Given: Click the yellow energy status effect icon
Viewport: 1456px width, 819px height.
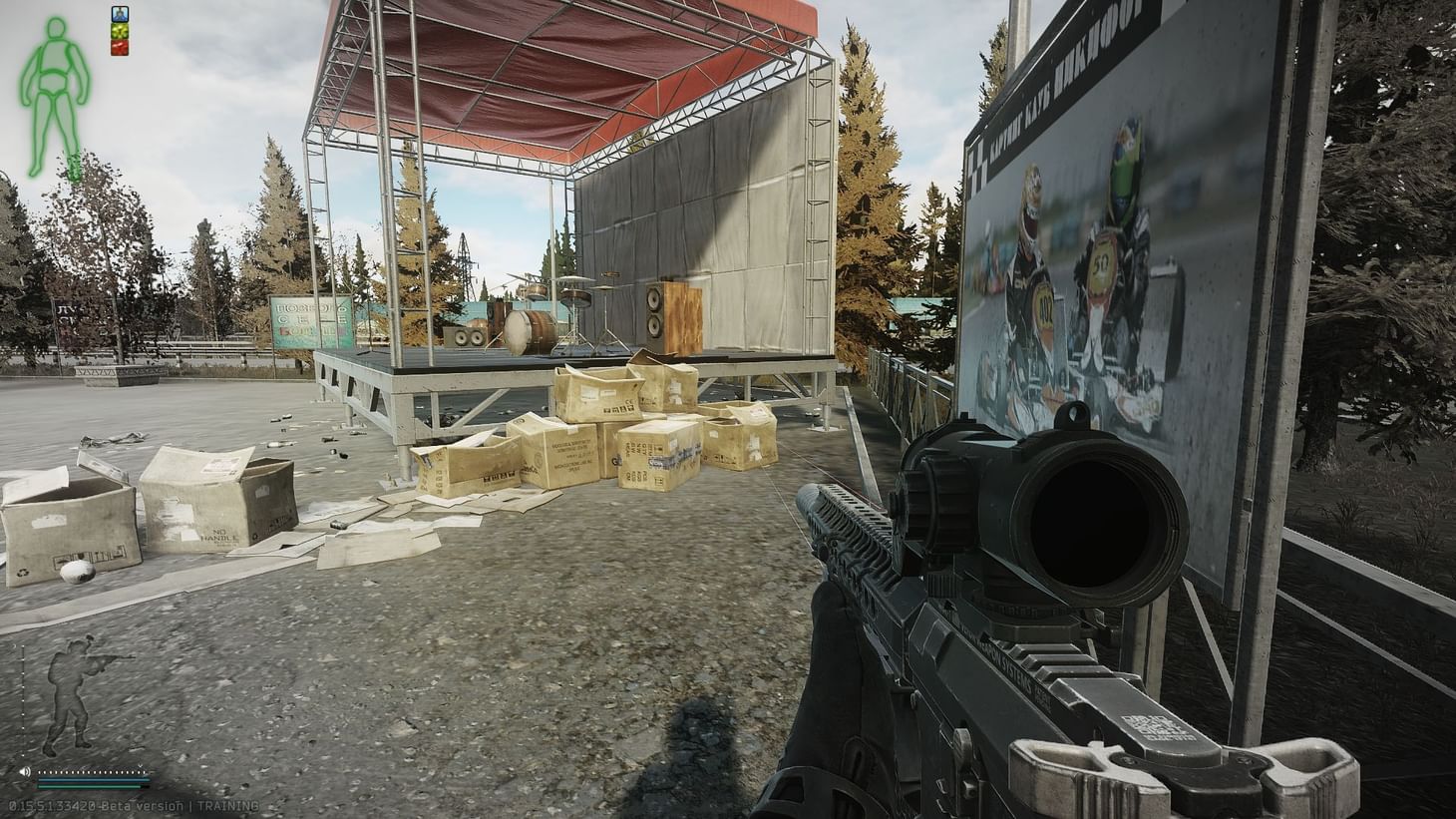Looking at the screenshot, I should (x=119, y=31).
